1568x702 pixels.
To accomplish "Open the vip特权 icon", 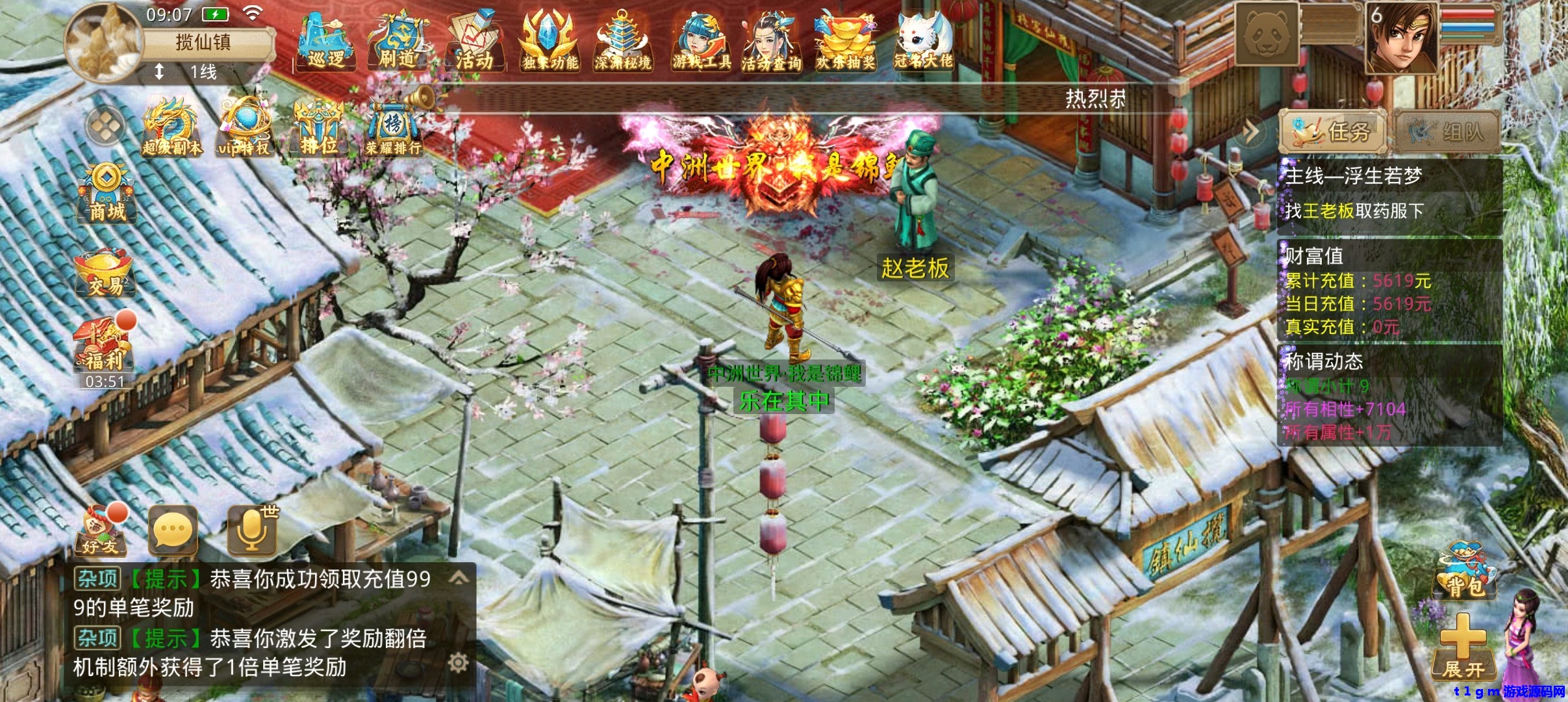I will pos(244,127).
